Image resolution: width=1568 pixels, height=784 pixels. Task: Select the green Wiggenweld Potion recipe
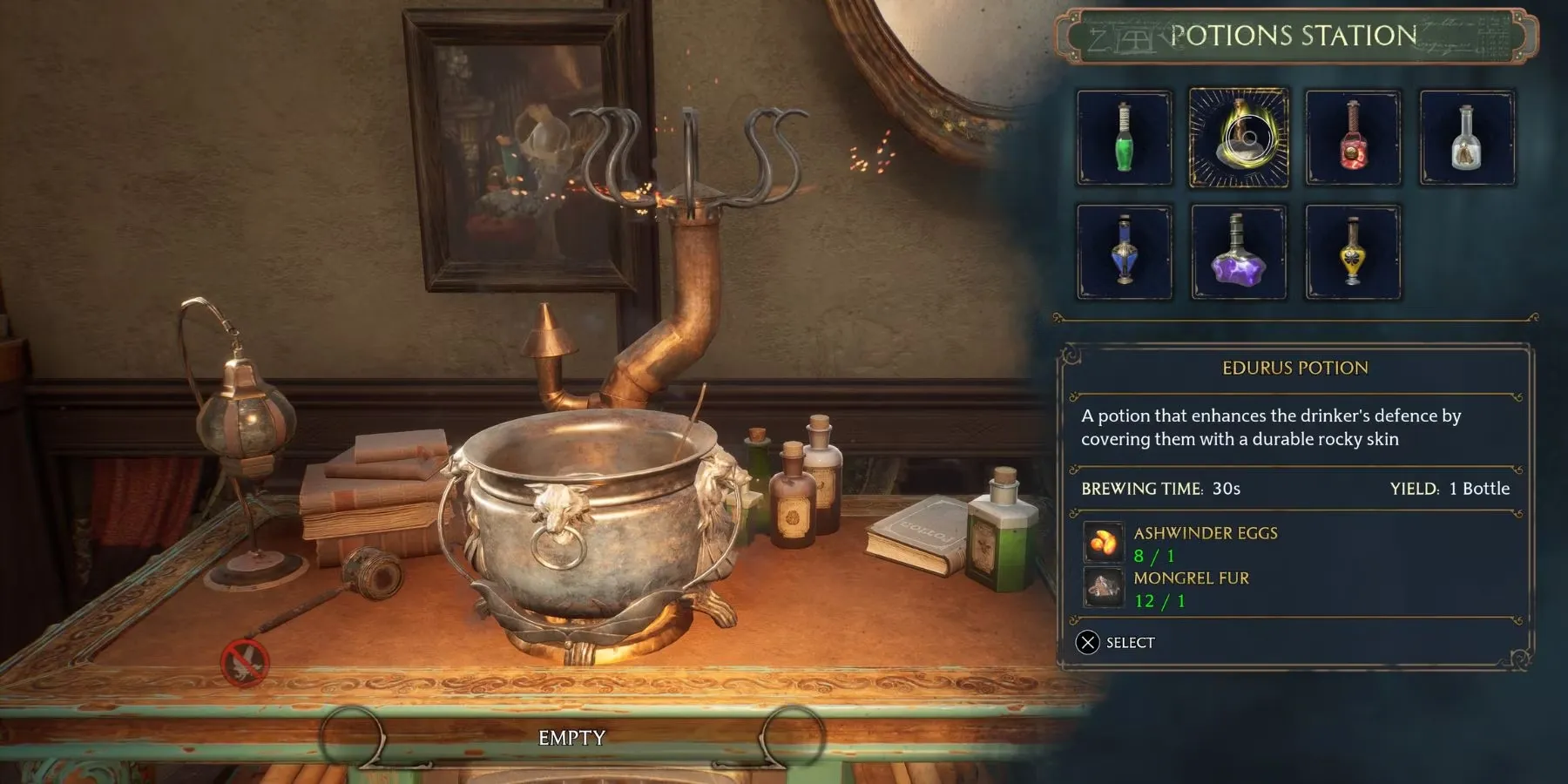click(1124, 138)
